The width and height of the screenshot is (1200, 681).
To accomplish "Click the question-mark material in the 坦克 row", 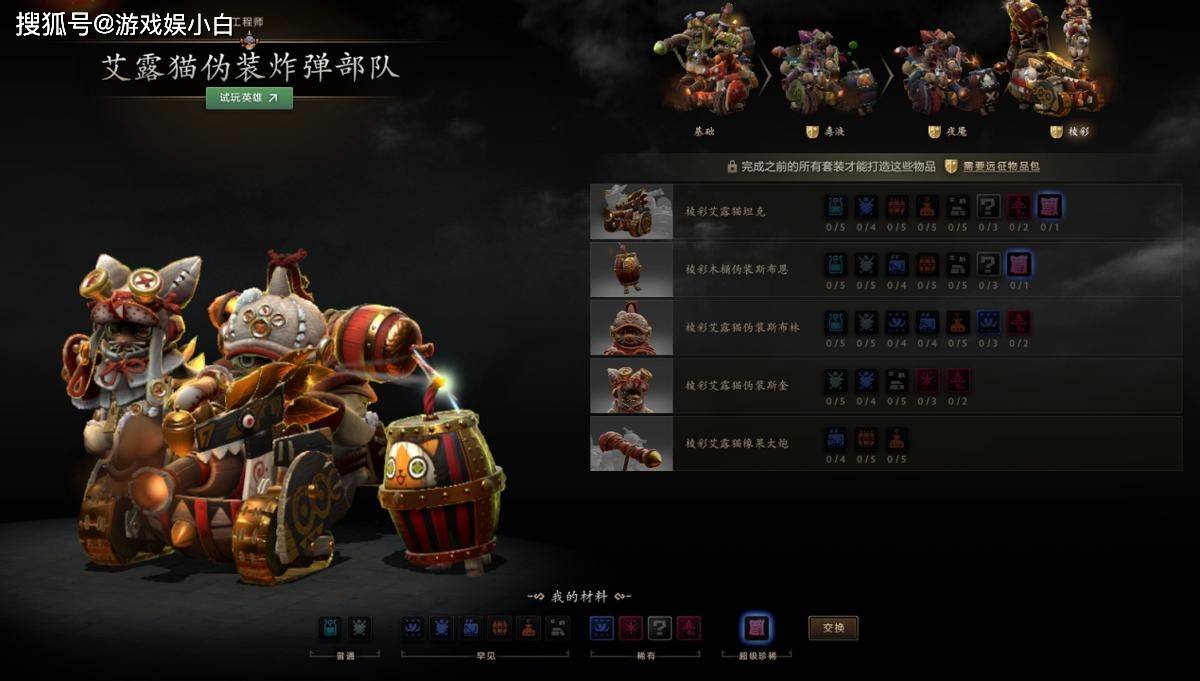I will point(988,207).
